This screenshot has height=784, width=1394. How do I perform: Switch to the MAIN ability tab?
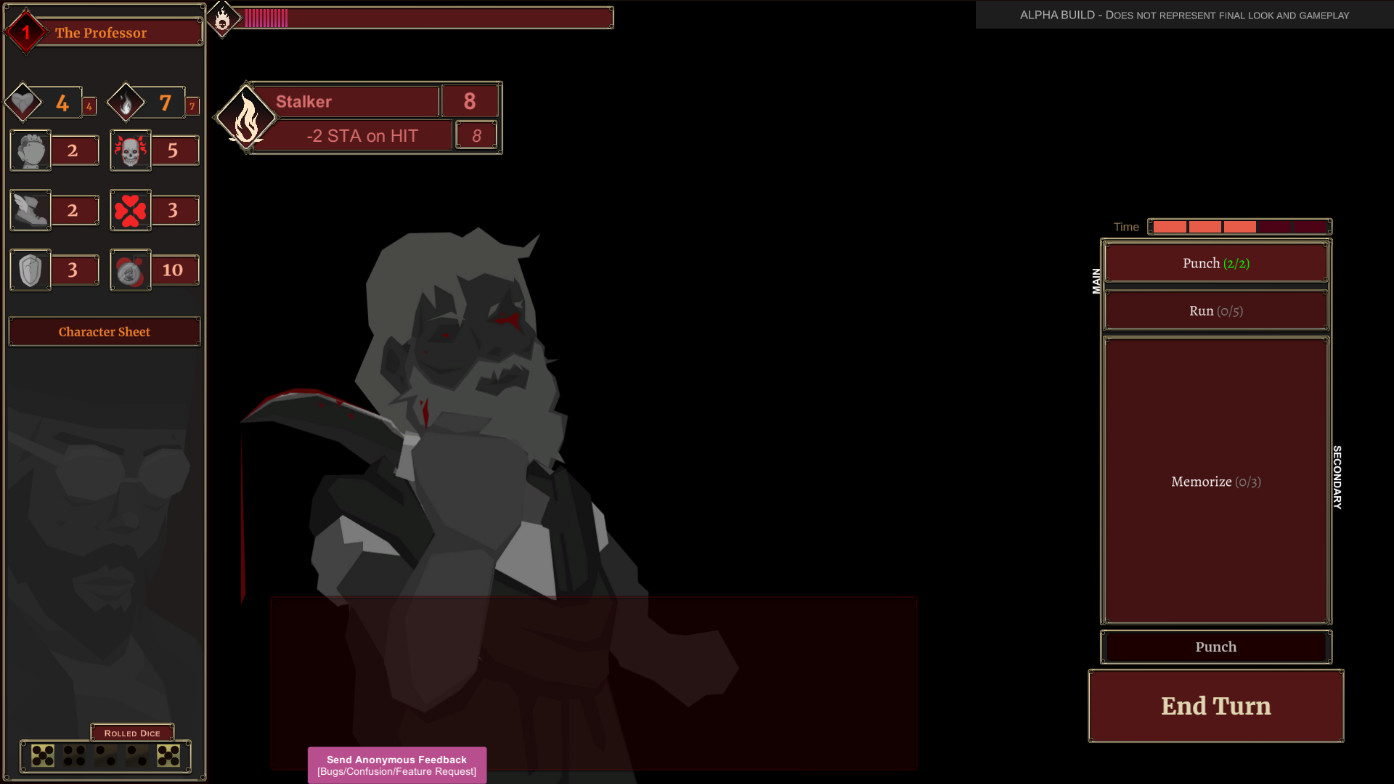click(x=1096, y=280)
